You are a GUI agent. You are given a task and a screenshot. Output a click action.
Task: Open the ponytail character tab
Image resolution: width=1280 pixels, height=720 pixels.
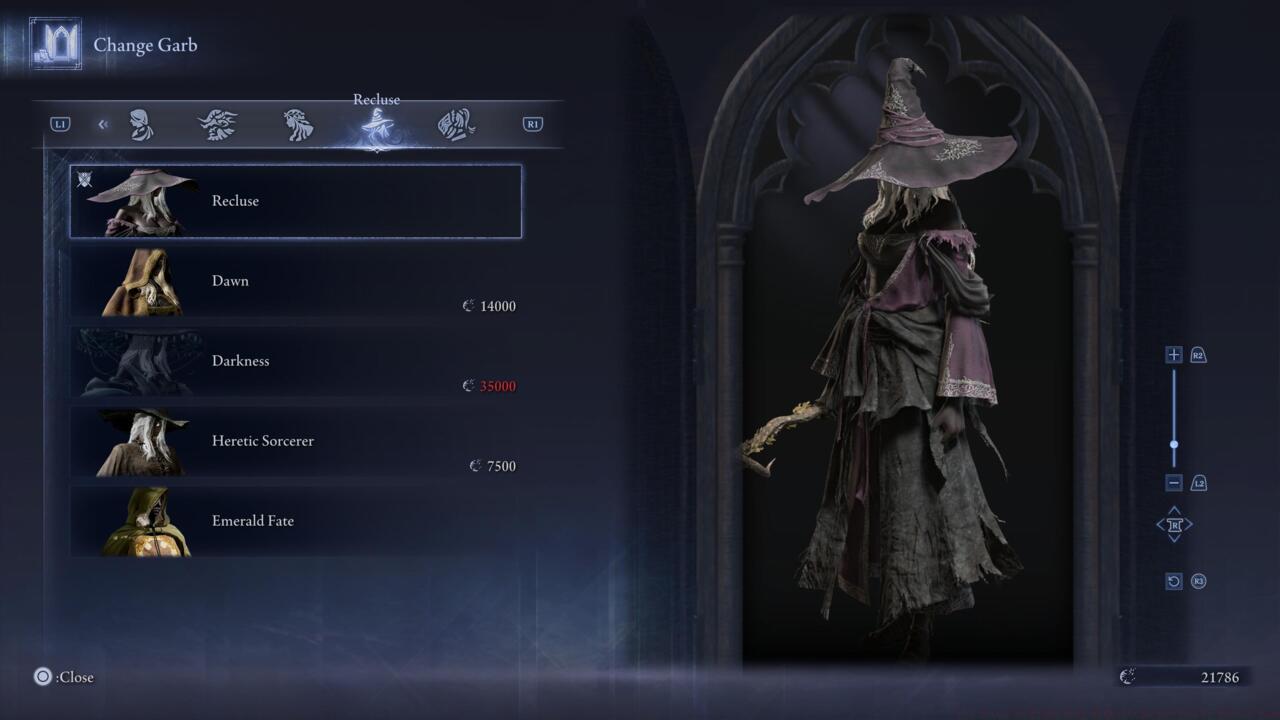tap(456, 125)
